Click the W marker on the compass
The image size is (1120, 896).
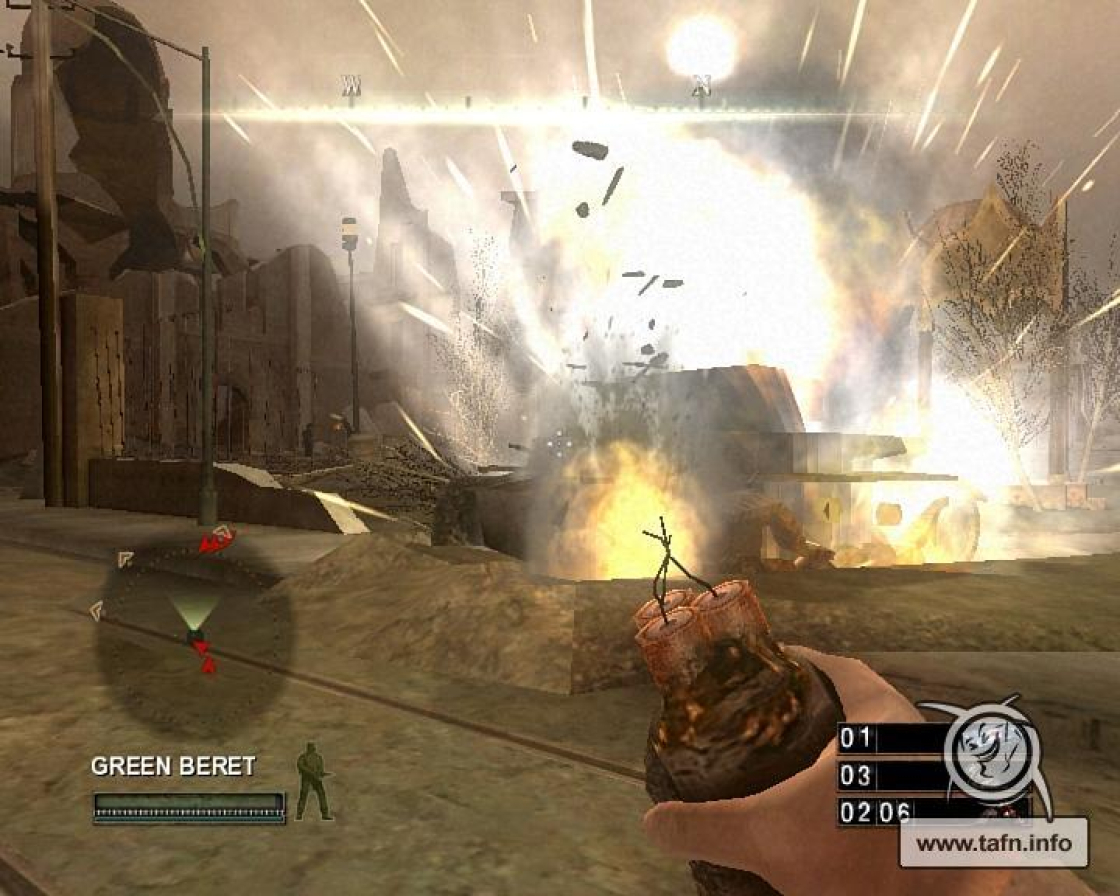click(x=350, y=86)
